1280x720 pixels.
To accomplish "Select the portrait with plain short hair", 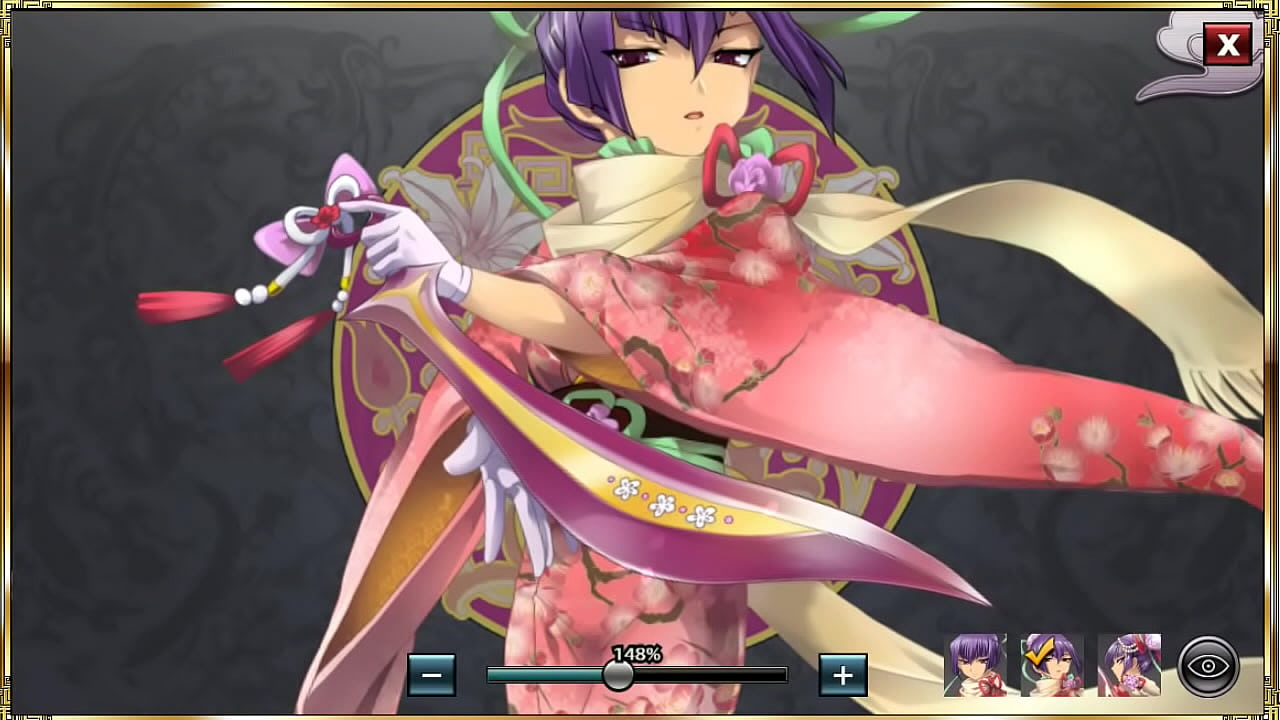I will pos(975,665).
